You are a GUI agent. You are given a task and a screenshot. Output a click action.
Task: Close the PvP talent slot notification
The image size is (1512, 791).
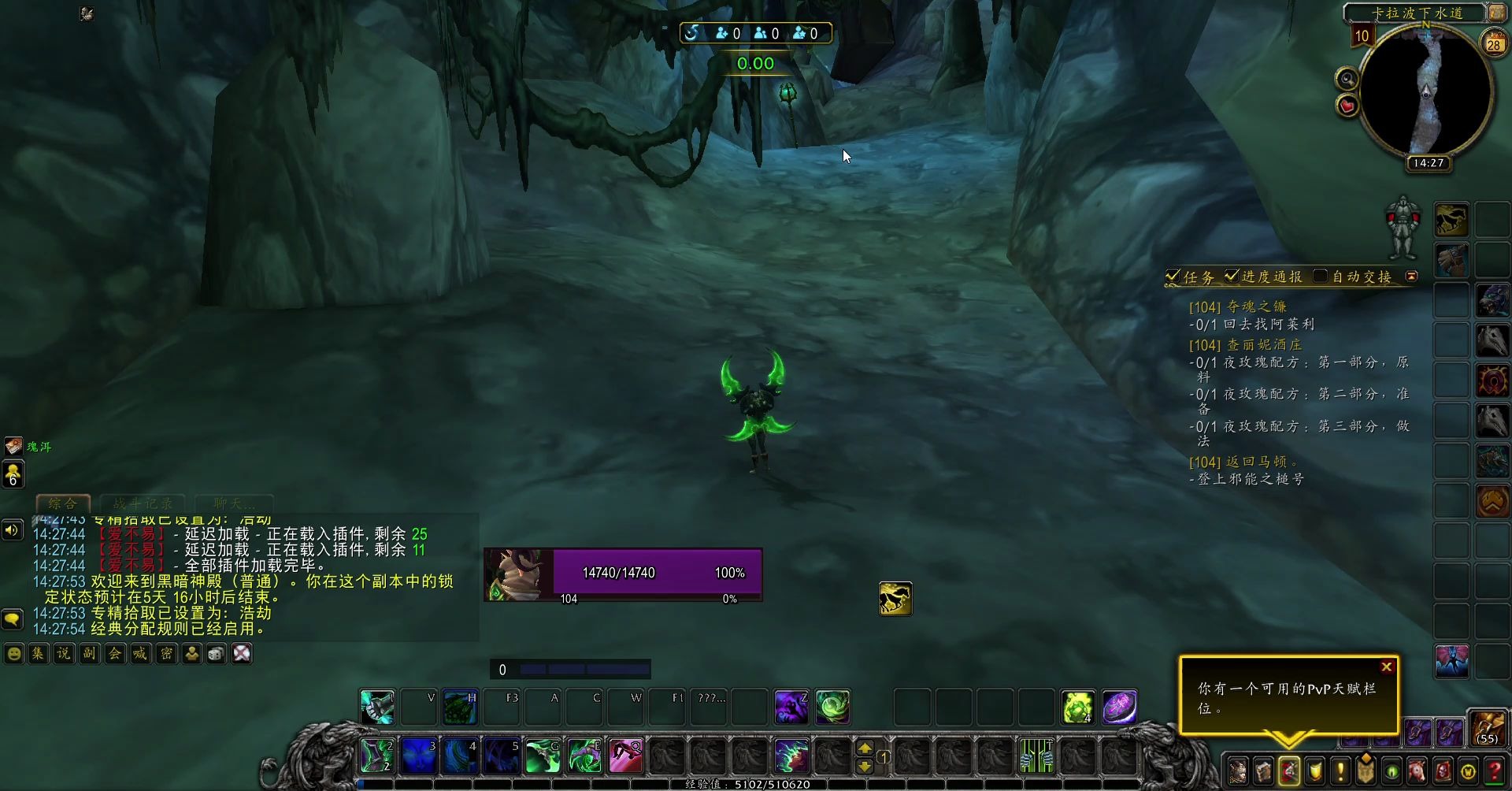tap(1387, 667)
